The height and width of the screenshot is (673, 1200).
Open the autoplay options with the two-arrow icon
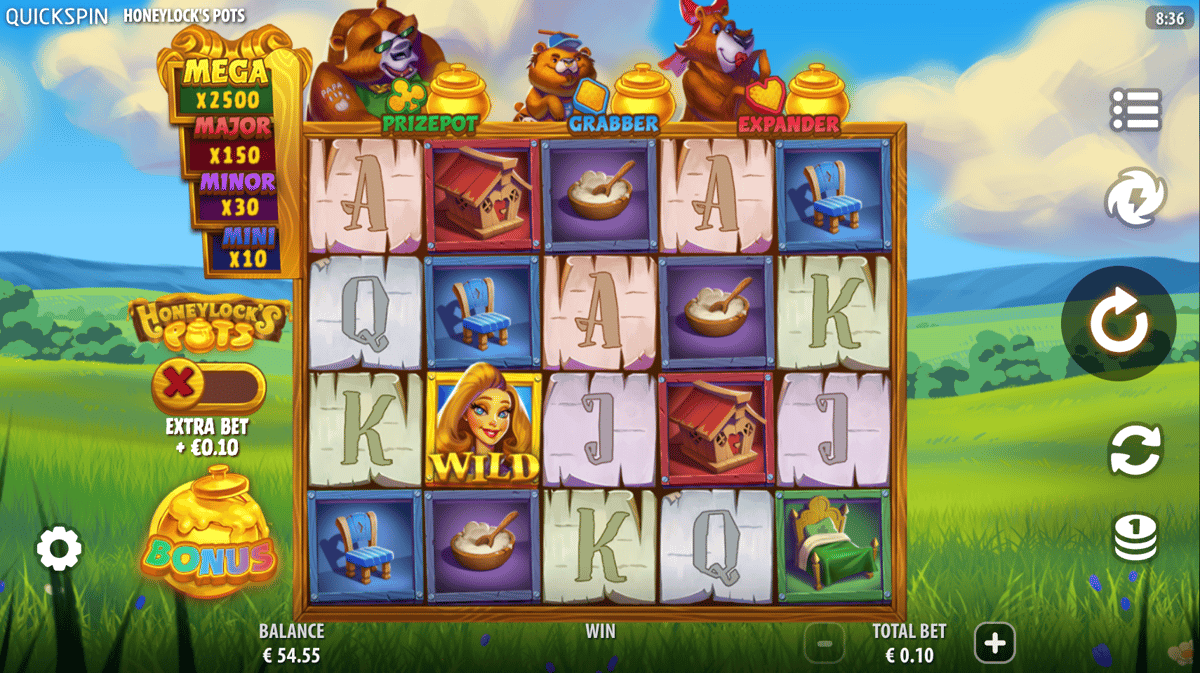(1135, 450)
